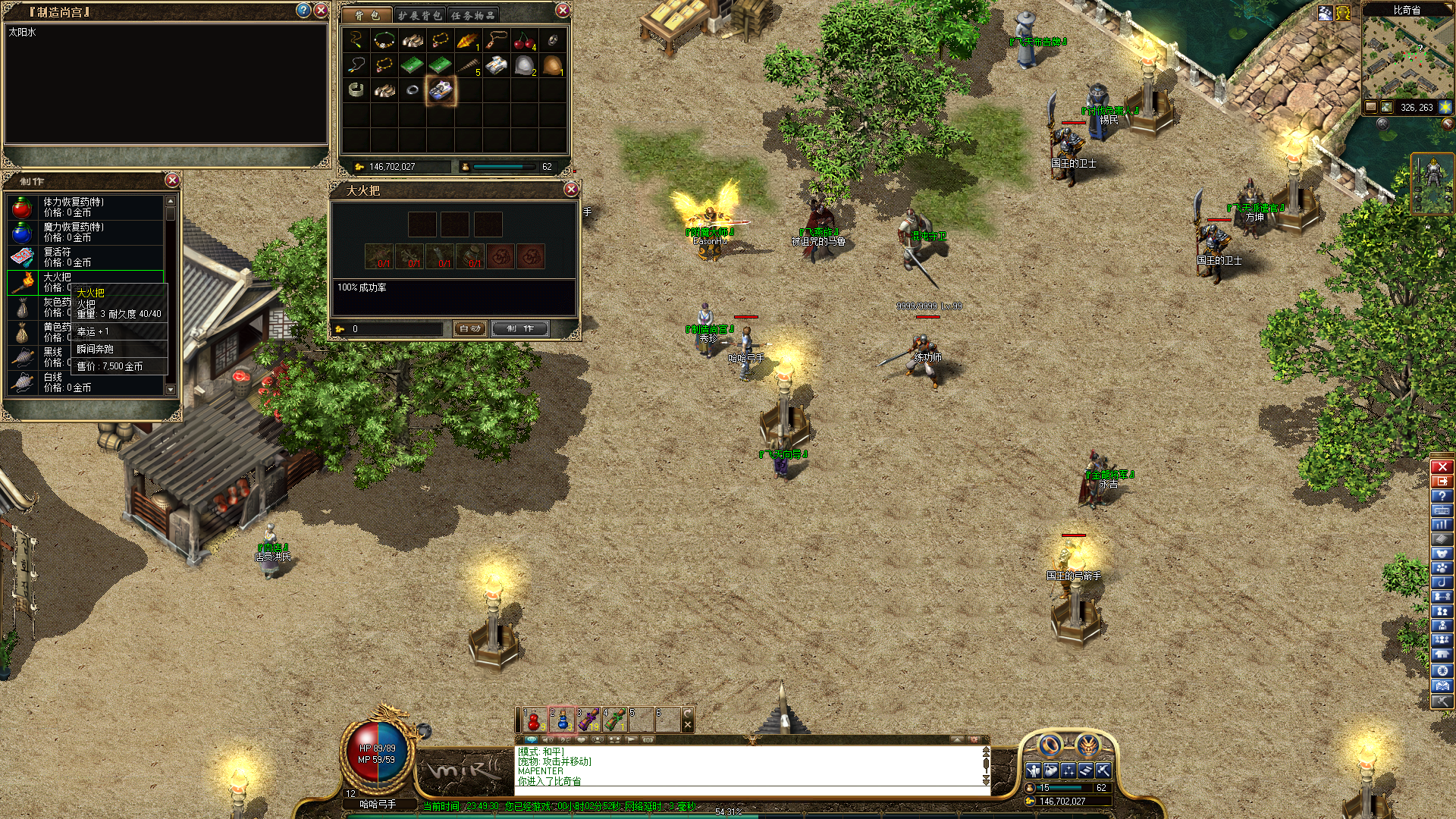Click the red X on the right sidebar
The image size is (1456, 819).
tap(1442, 467)
